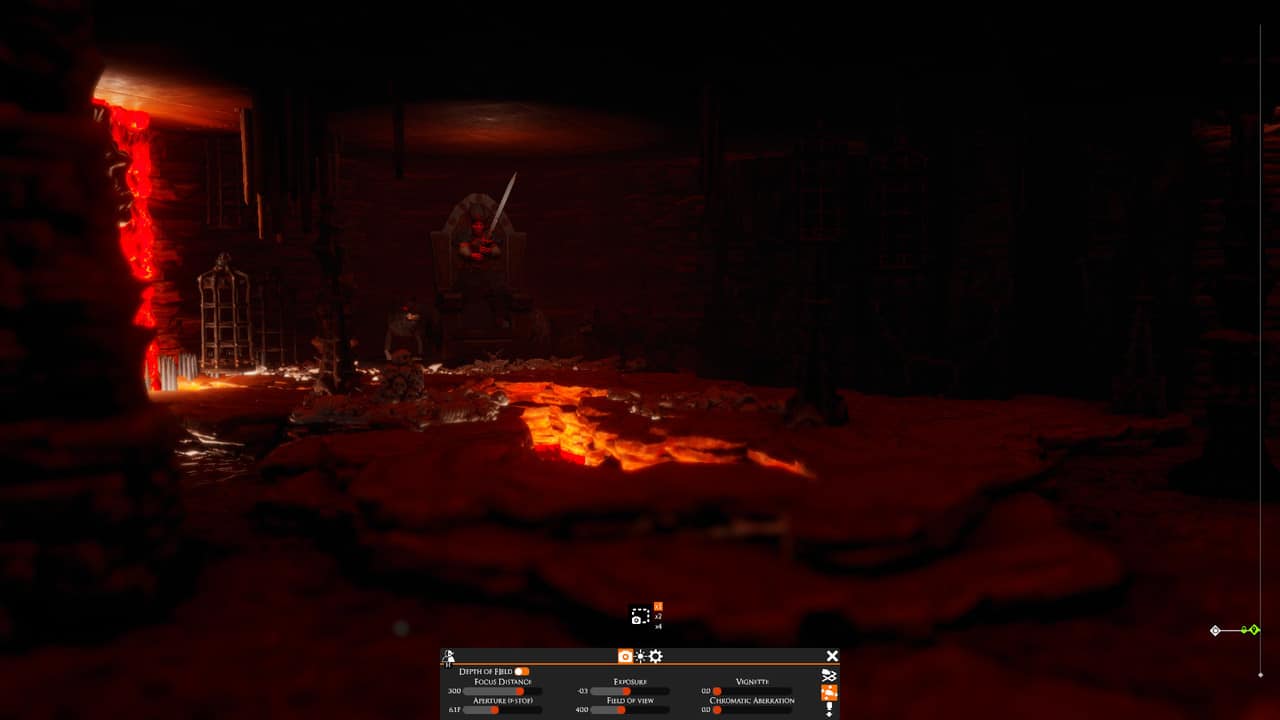This screenshot has width=1280, height=720.
Task: Close the photo mode settings panel
Action: click(832, 656)
